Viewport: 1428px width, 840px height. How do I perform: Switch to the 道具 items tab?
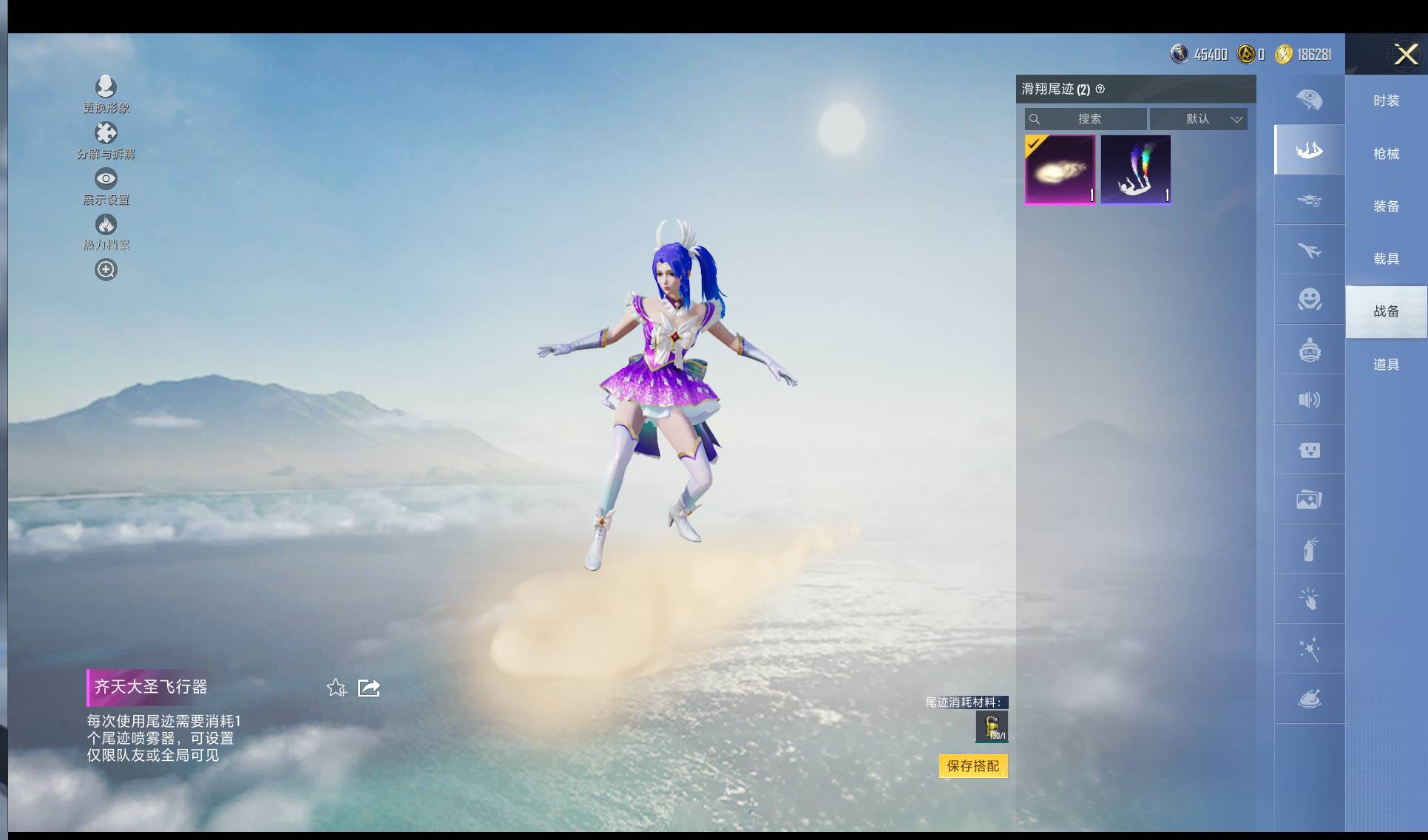pos(1386,365)
